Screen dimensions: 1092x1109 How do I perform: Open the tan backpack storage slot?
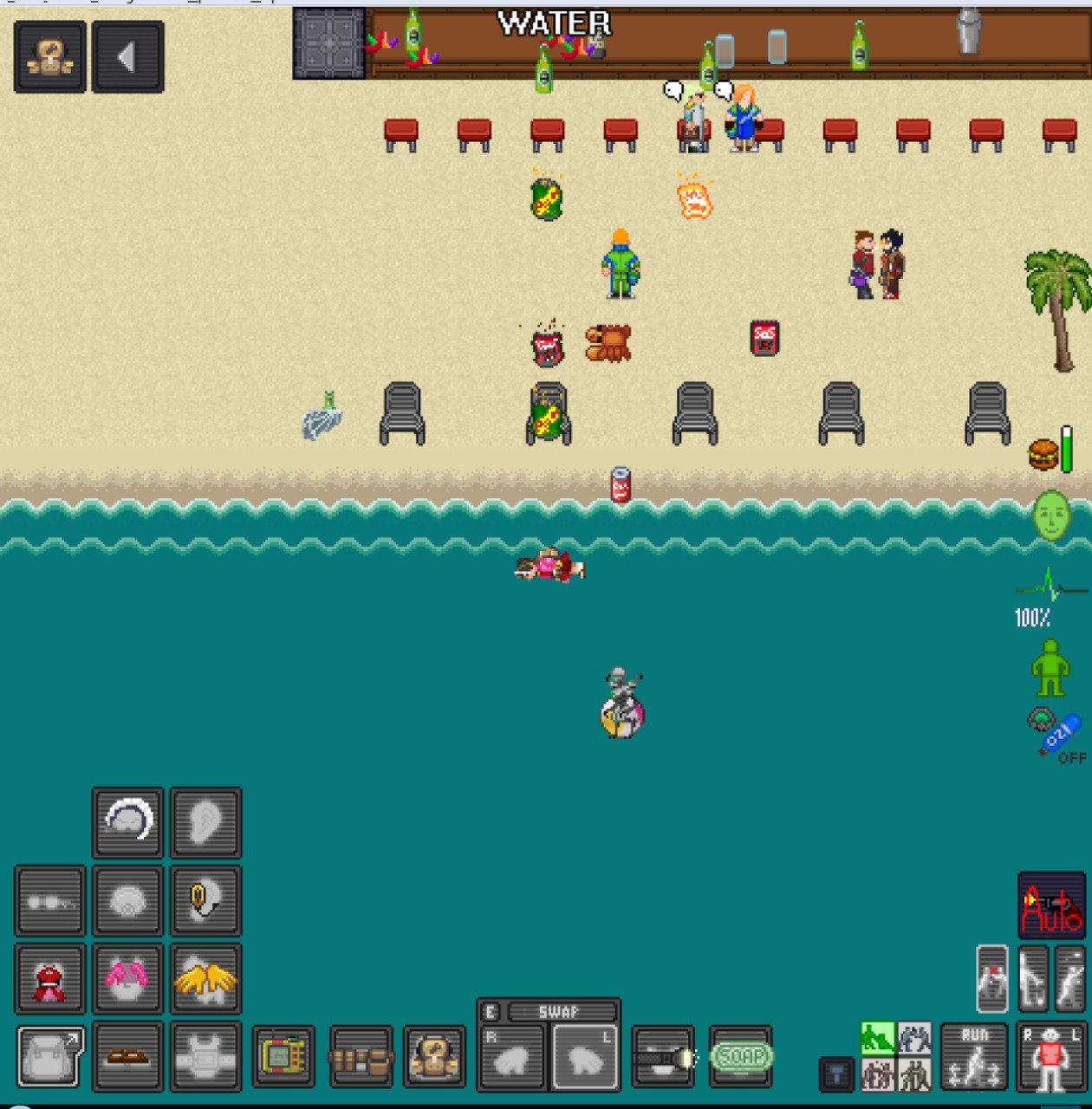point(435,1056)
